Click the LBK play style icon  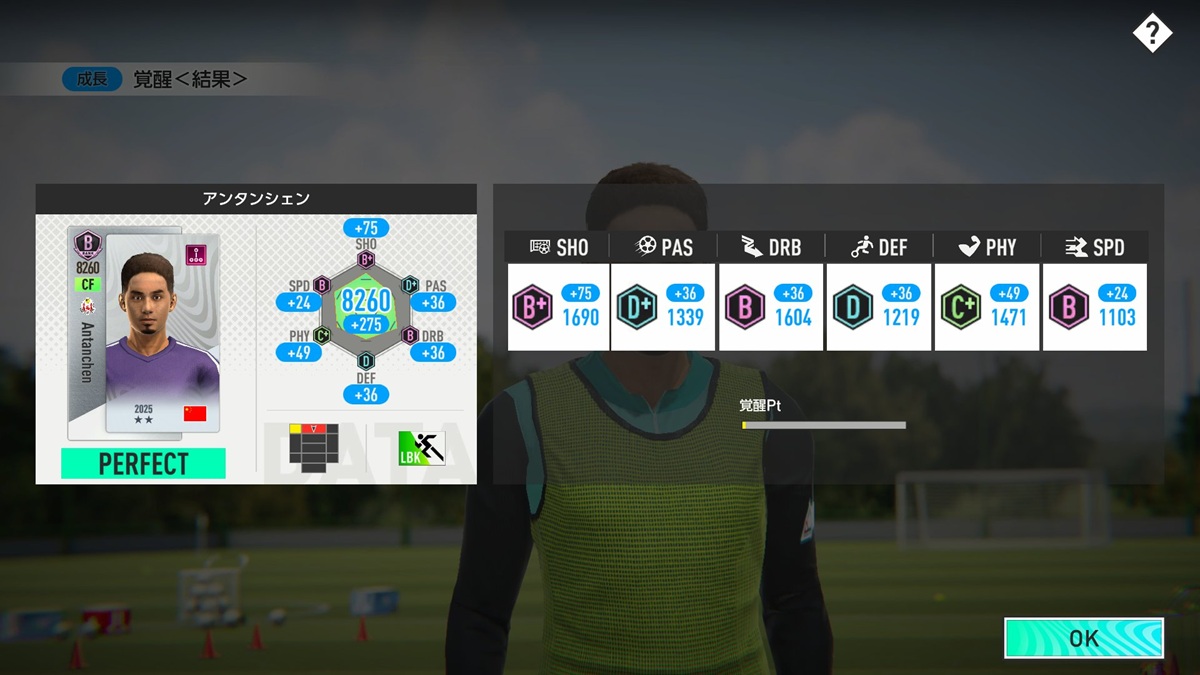421,446
